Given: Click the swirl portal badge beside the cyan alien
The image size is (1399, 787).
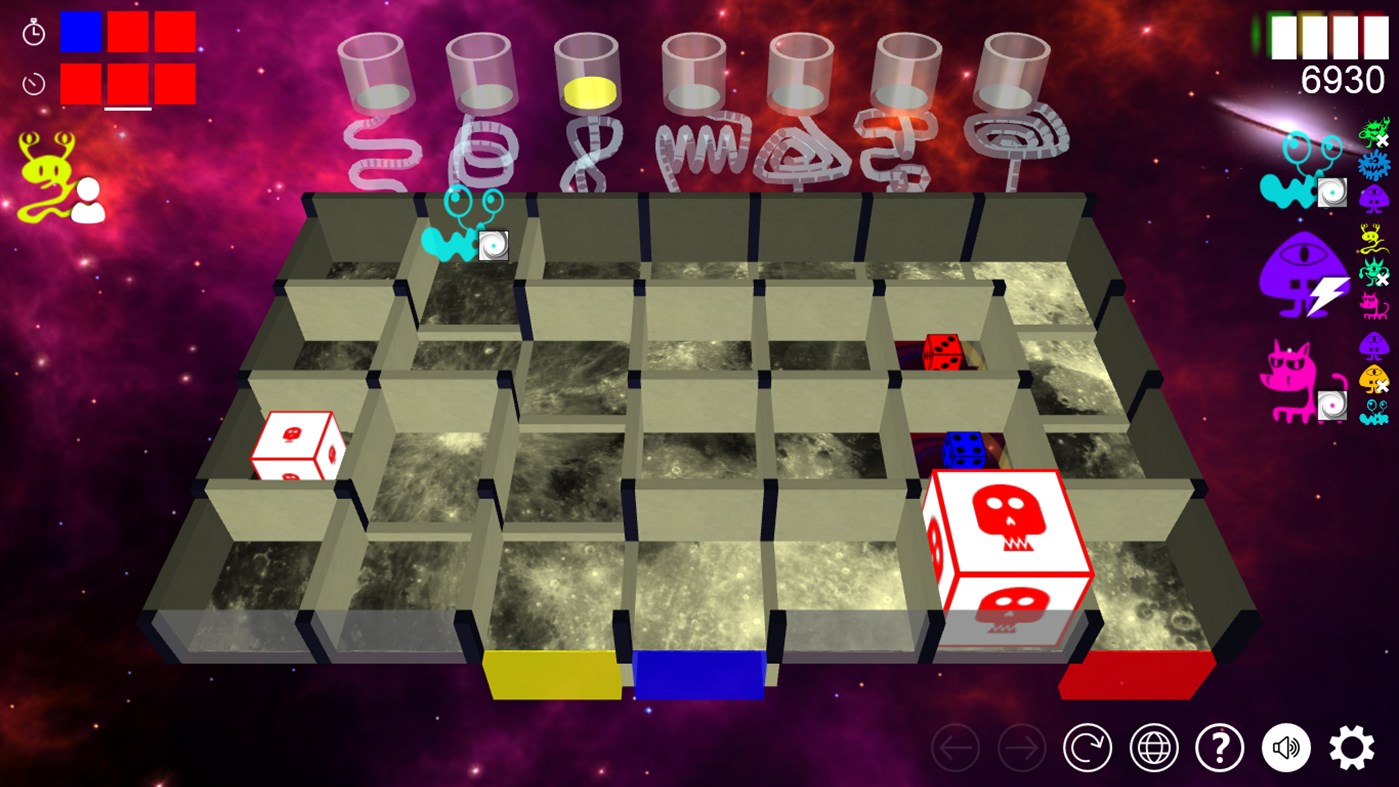Looking at the screenshot, I should (1332, 194).
